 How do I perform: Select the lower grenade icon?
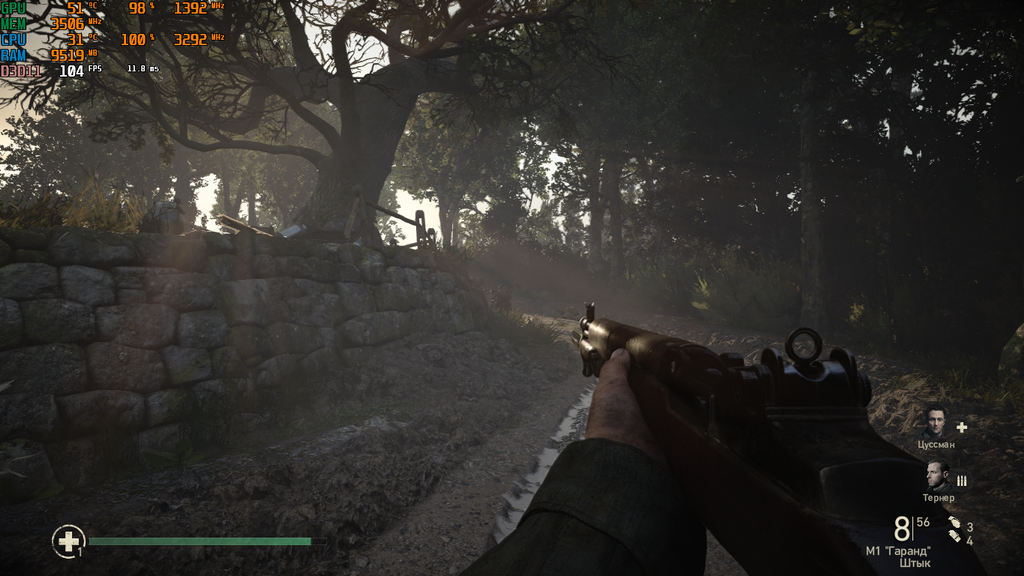pos(955,538)
